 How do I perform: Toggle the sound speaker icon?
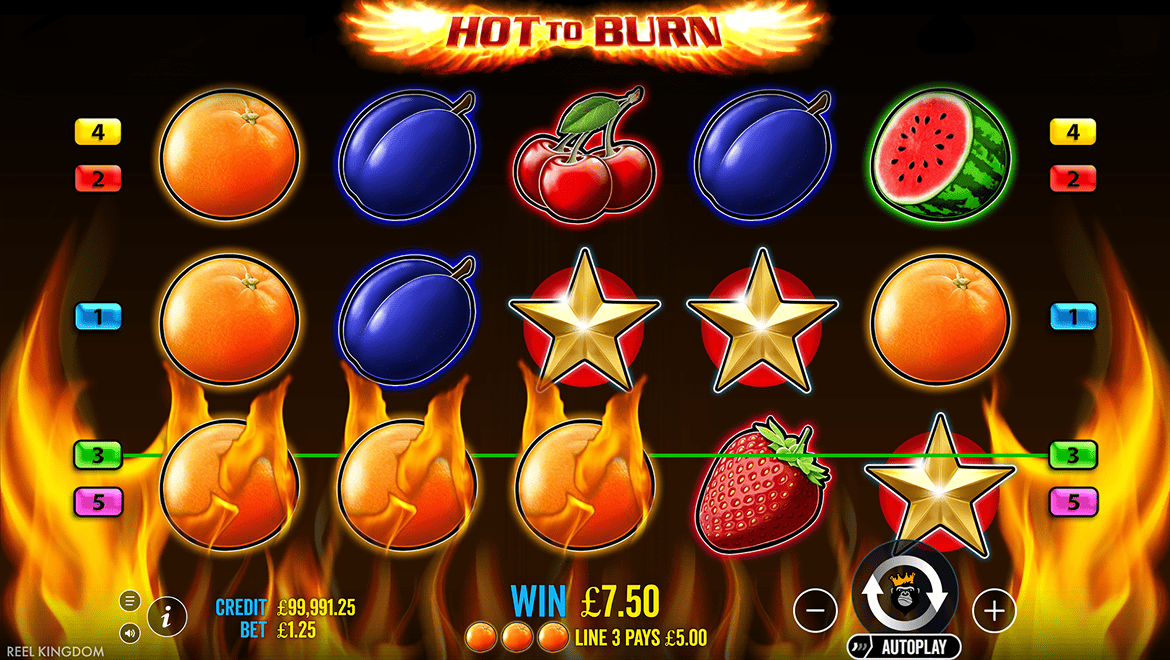(130, 632)
